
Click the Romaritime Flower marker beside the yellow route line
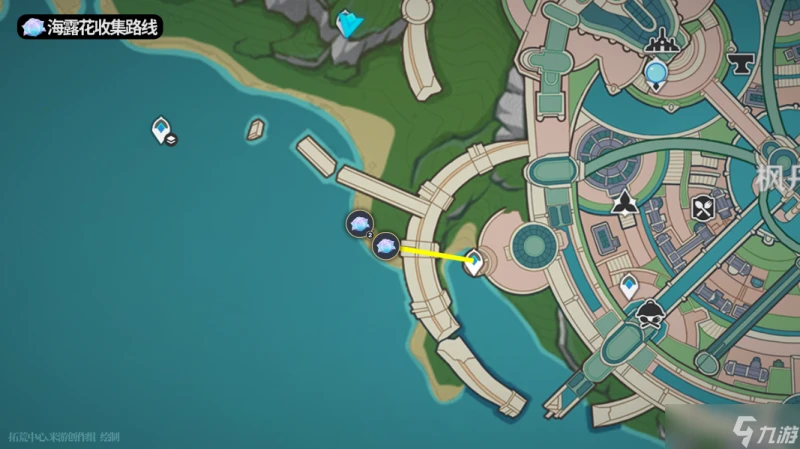point(386,245)
